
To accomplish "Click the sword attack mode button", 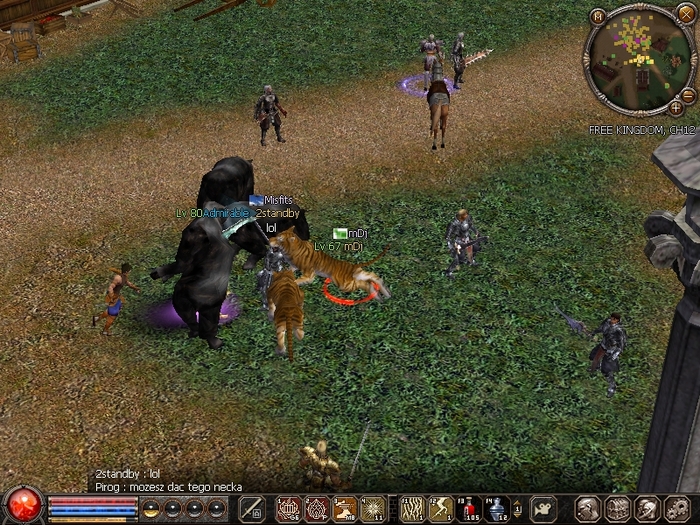I will pos(253,508).
